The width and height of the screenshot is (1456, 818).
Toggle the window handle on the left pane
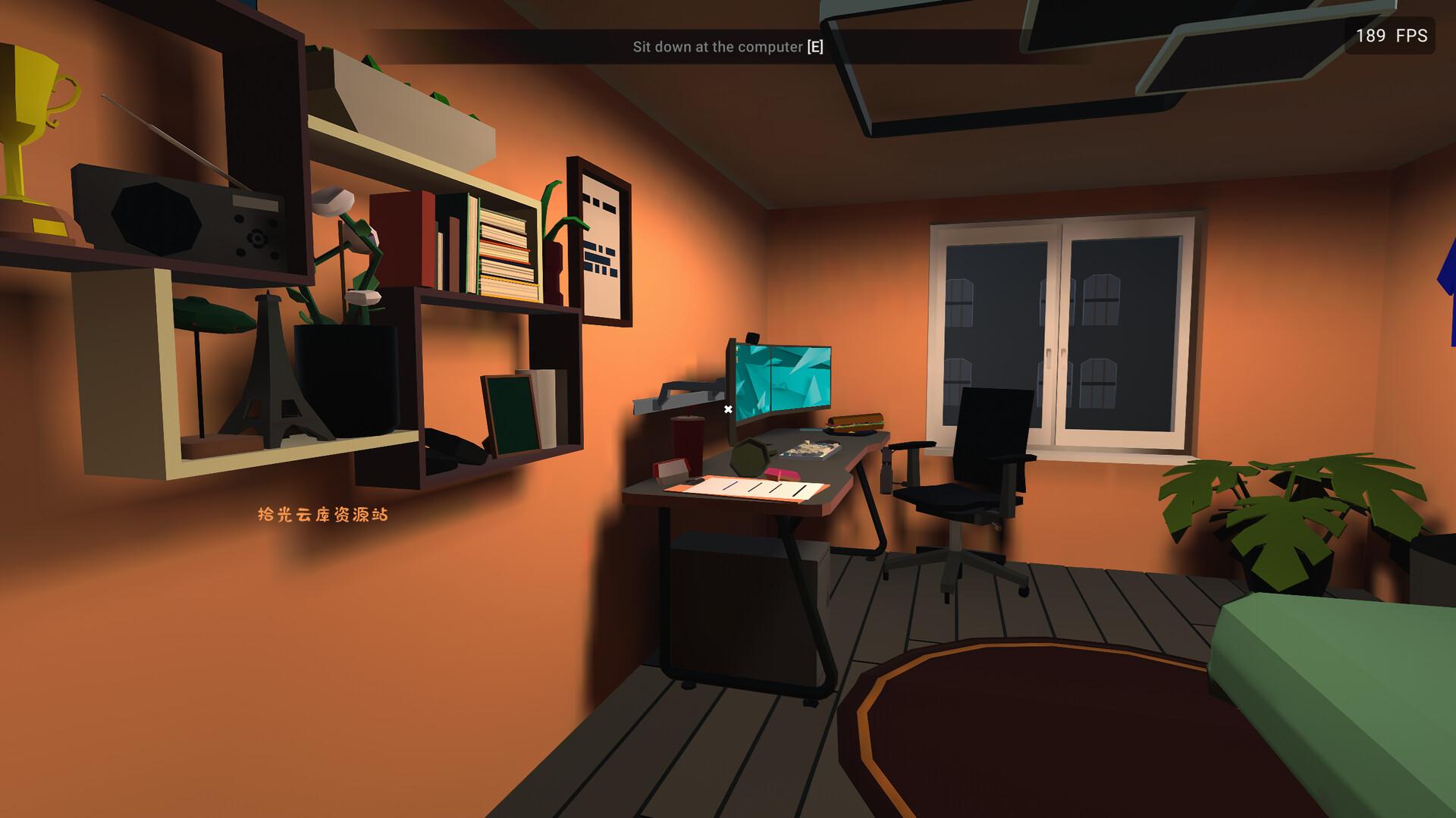pos(1049,357)
